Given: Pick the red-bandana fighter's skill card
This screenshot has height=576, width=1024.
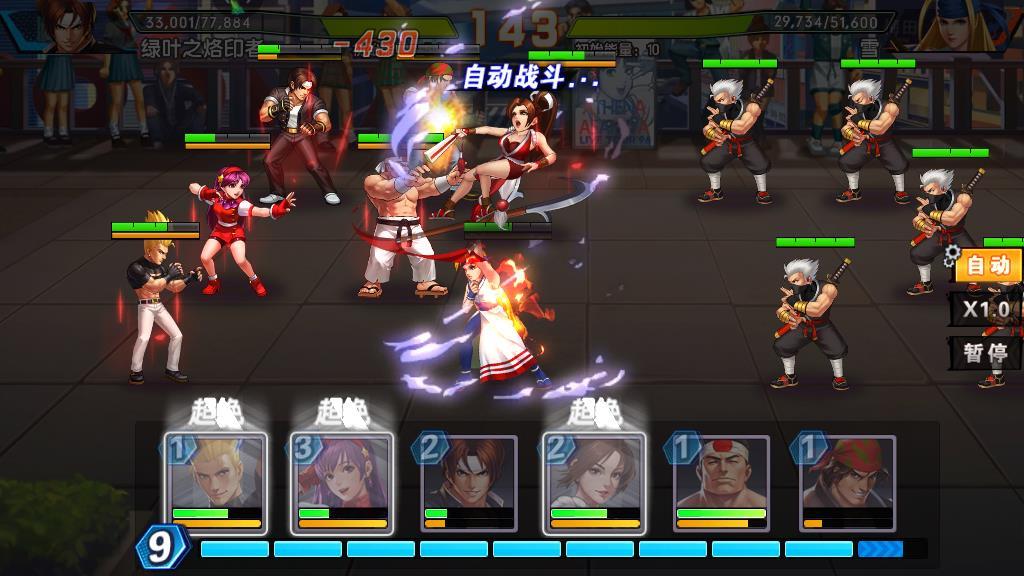Looking at the screenshot, I should [846, 482].
